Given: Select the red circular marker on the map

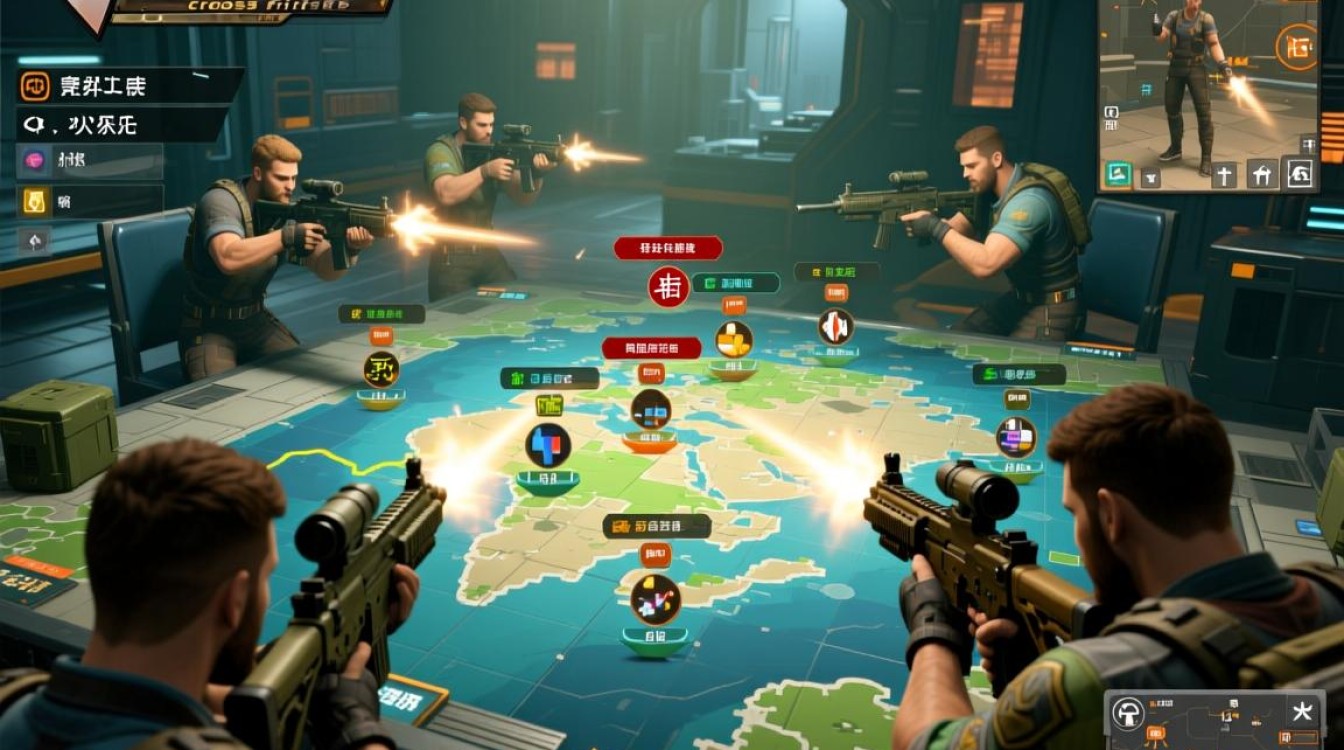Looking at the screenshot, I should point(668,286).
